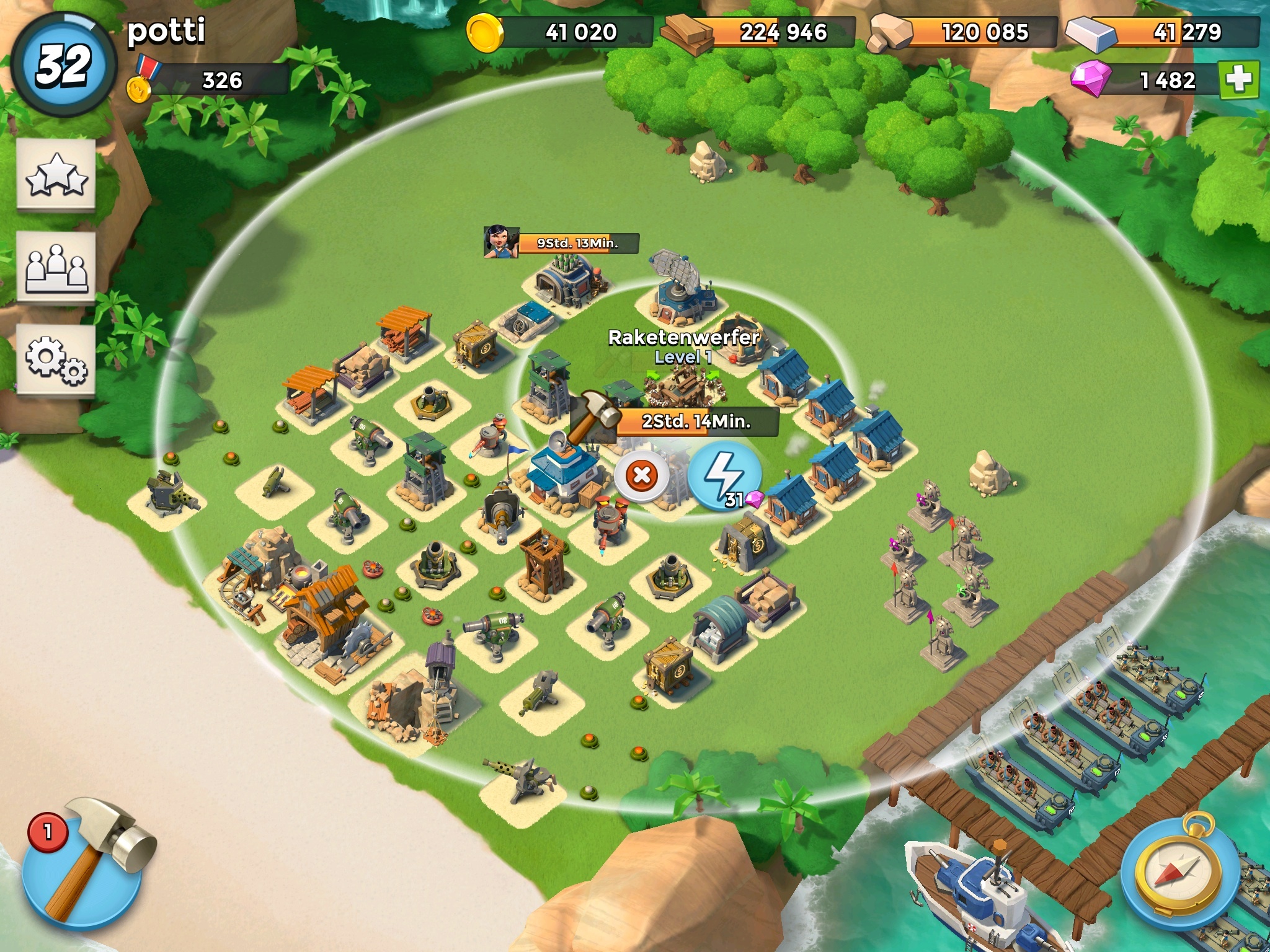
Task: Speed up construction for 31 diamonds
Action: pyautogui.click(x=724, y=476)
